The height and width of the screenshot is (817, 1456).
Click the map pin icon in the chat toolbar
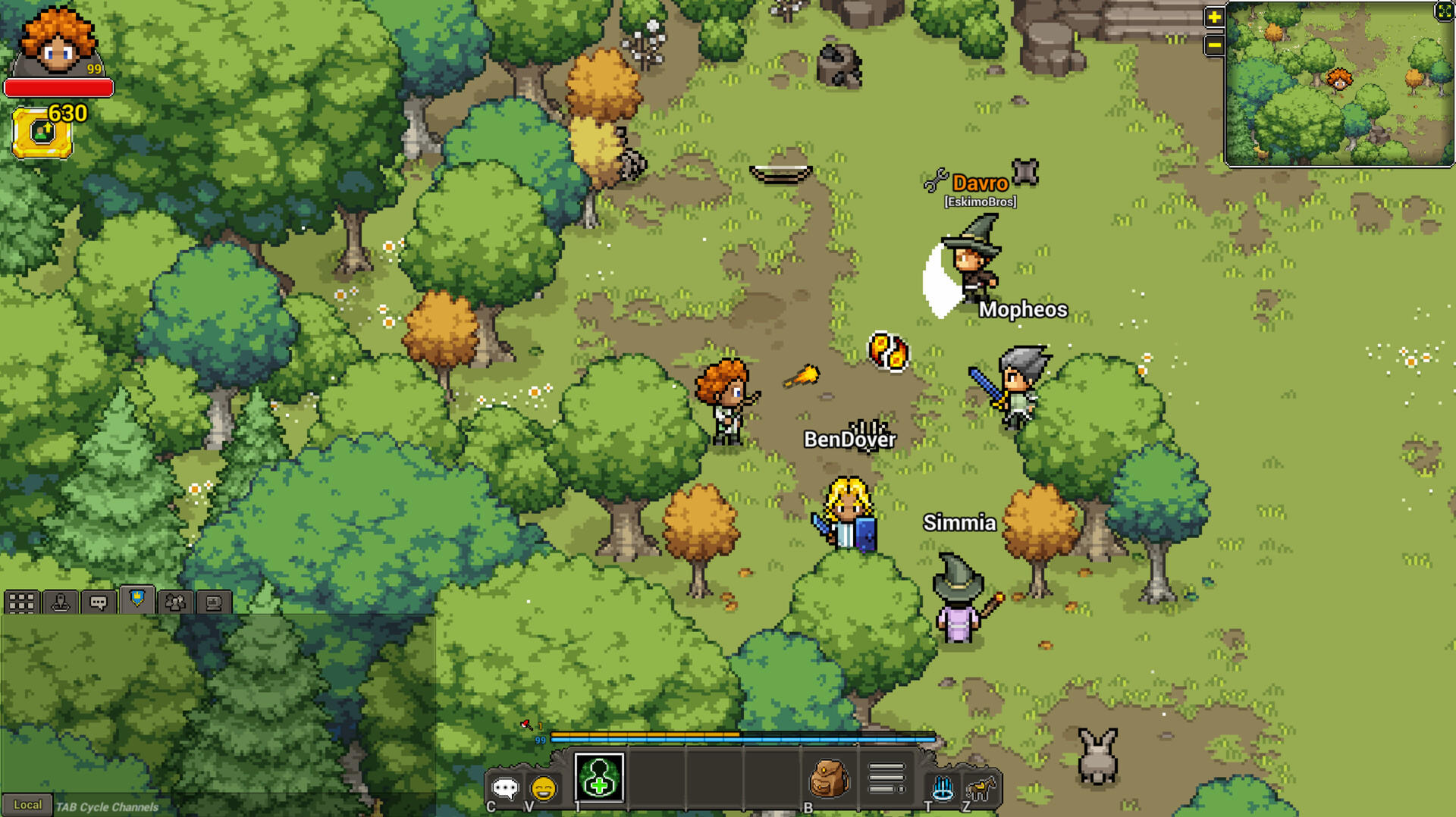pyautogui.click(x=61, y=603)
